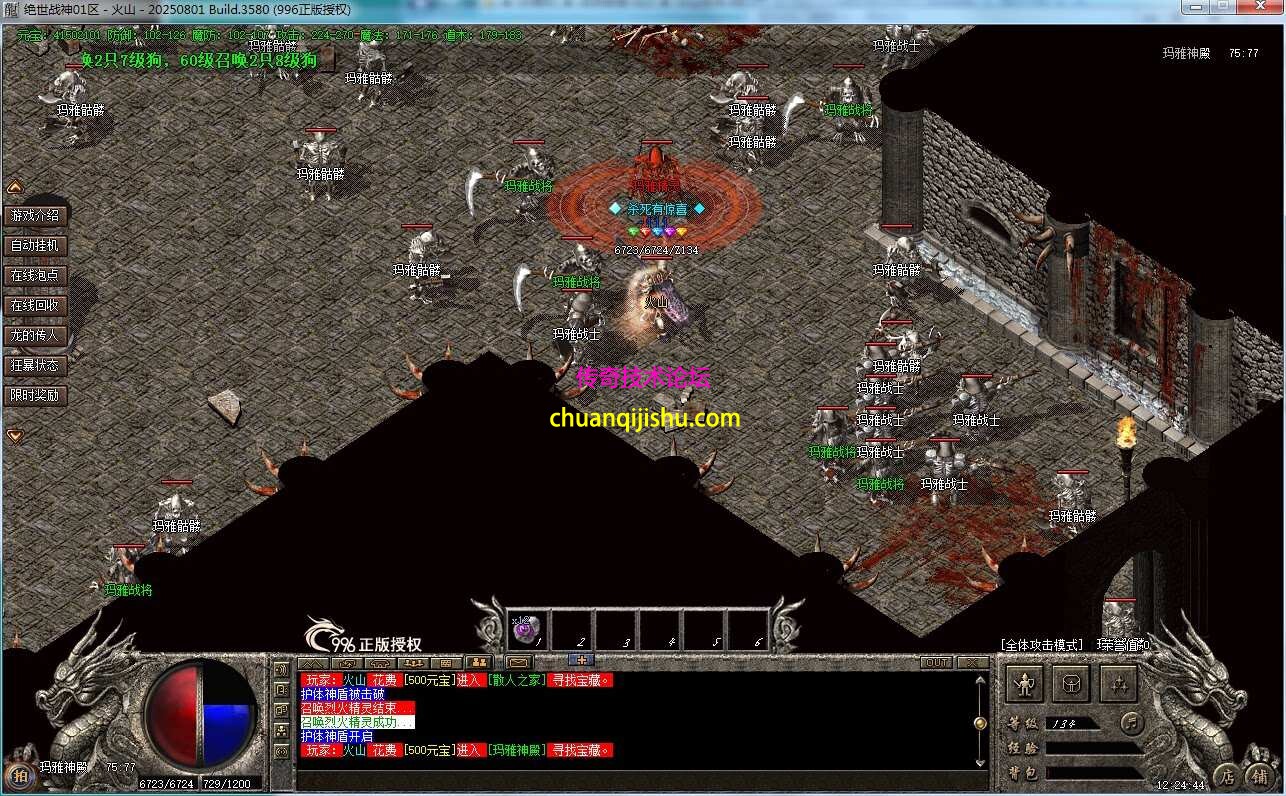Open 游戏介绍 in the left menu
1286x796 pixels.
tap(36, 214)
